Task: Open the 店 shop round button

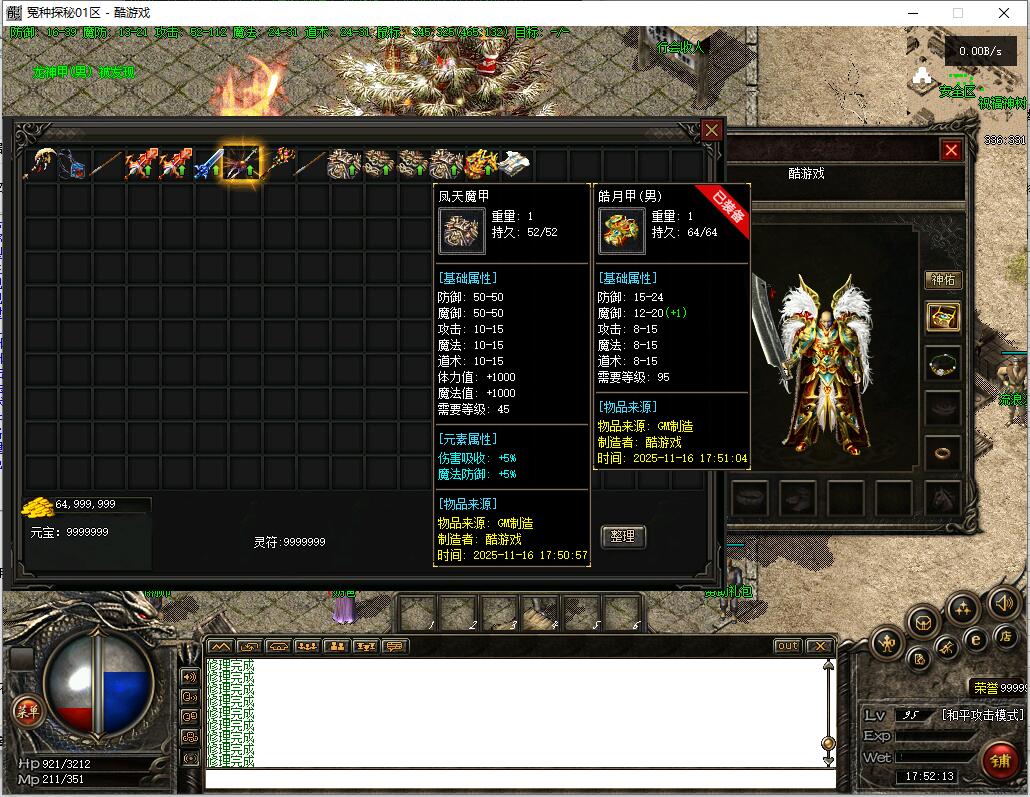Action: point(1006,636)
